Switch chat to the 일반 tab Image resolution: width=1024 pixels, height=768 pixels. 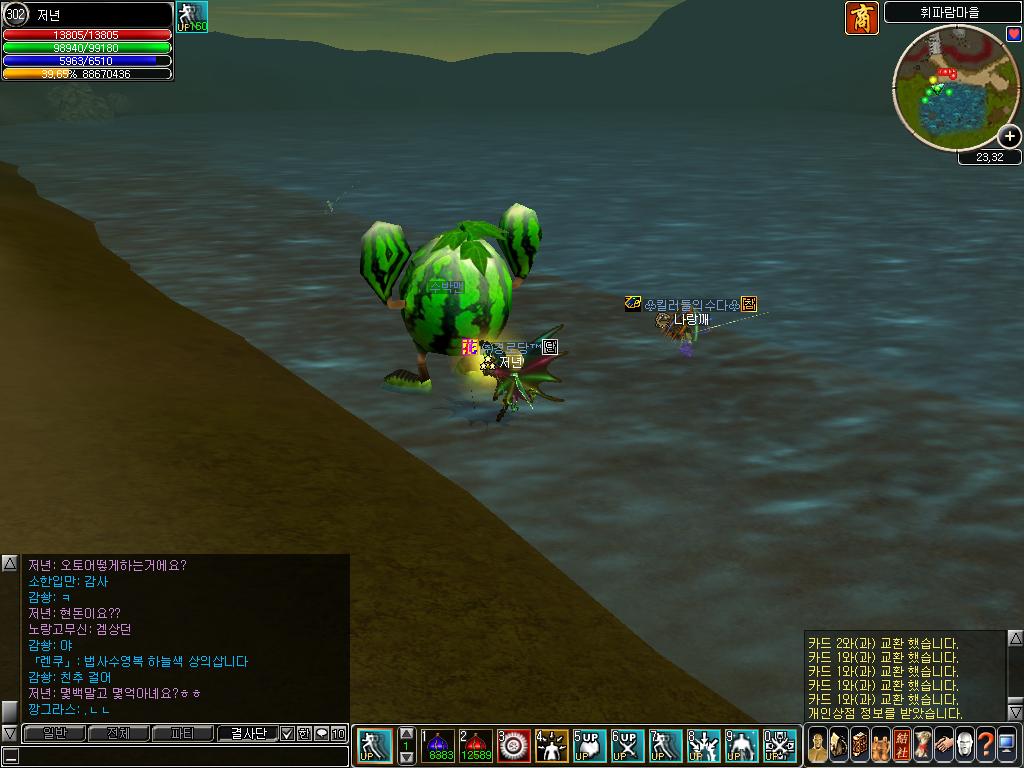[54, 734]
